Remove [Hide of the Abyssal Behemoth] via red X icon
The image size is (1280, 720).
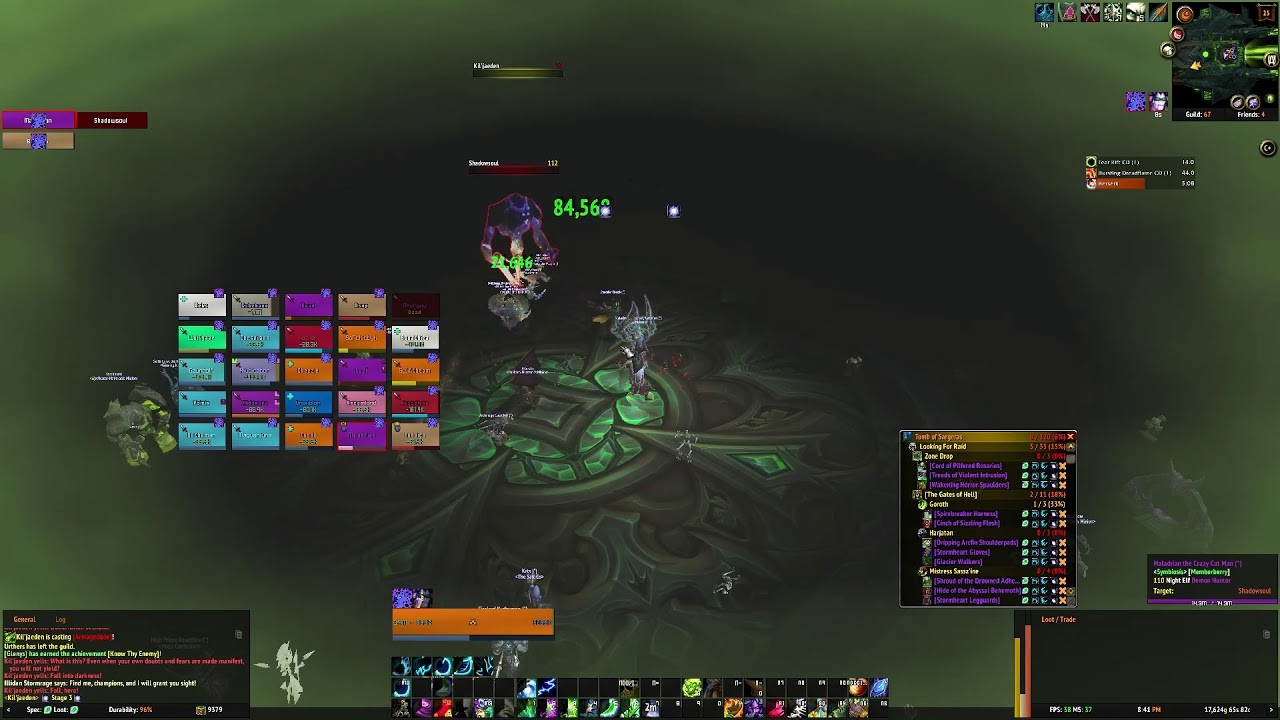tap(1062, 590)
